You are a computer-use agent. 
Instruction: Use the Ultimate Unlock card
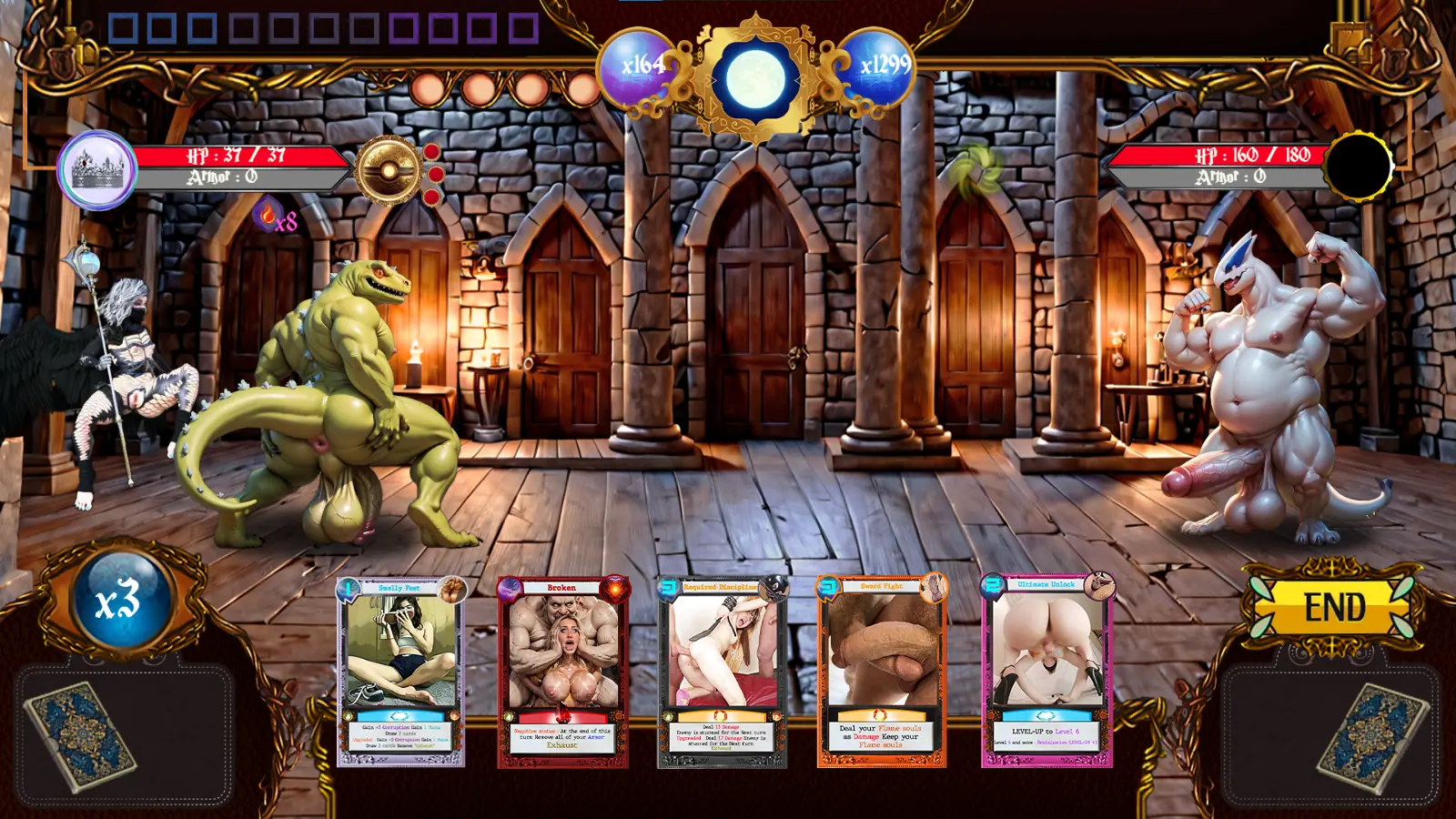coord(1046,672)
